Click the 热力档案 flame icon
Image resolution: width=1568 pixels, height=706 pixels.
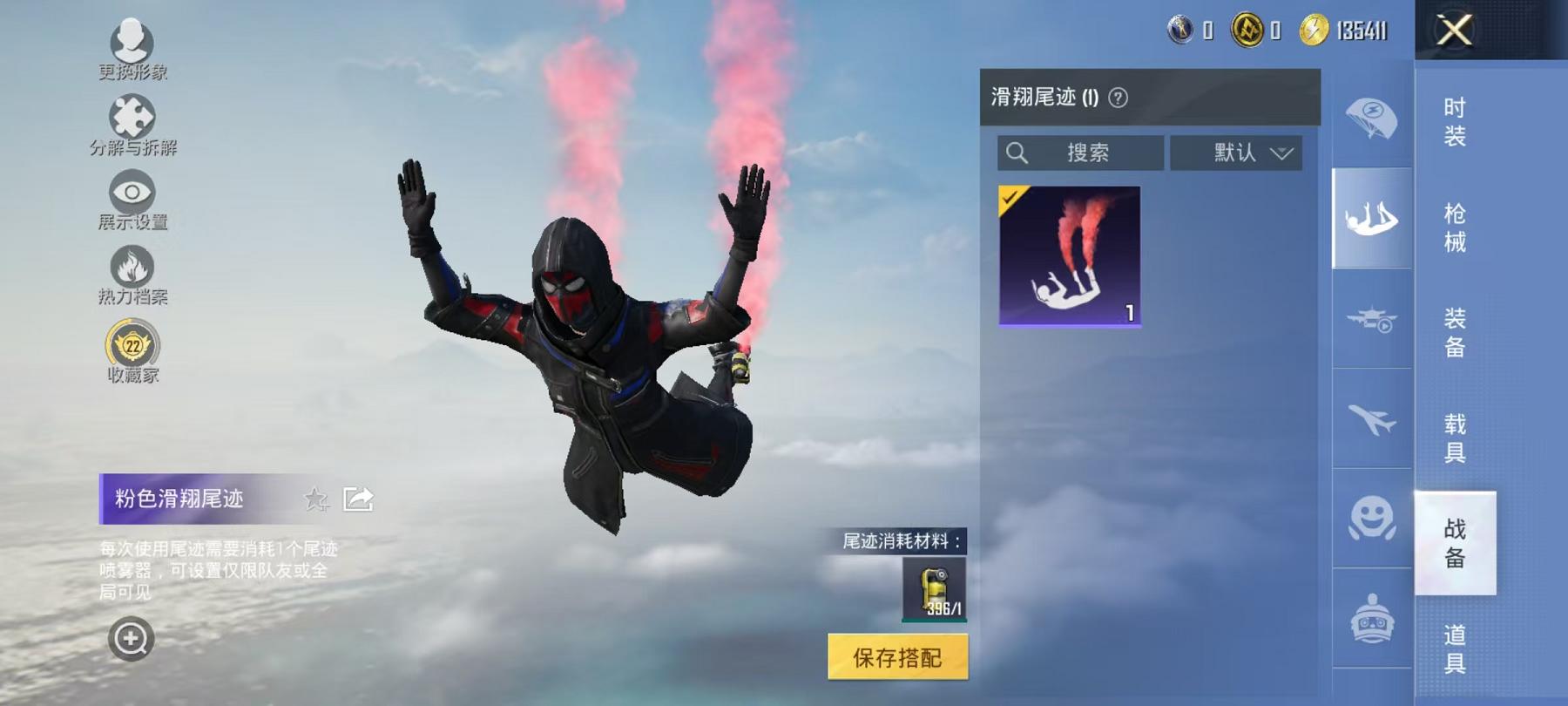coord(131,266)
